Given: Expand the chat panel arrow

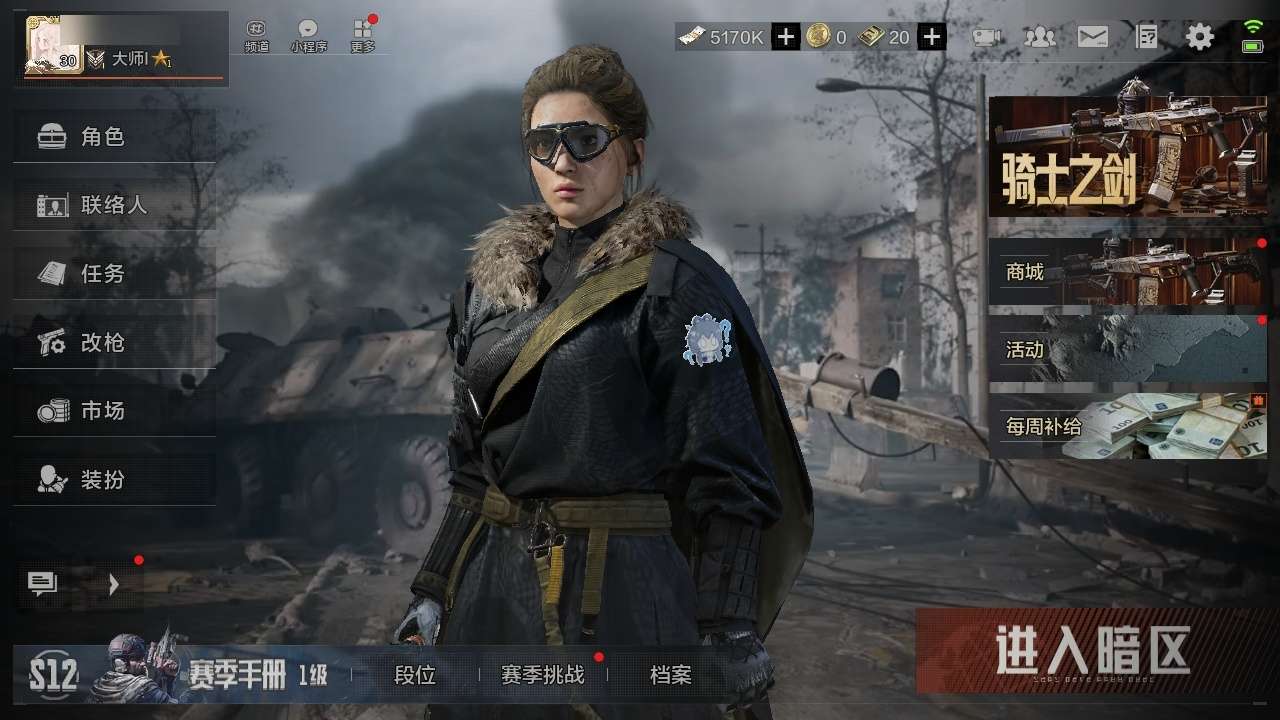Looking at the screenshot, I should click(x=113, y=585).
